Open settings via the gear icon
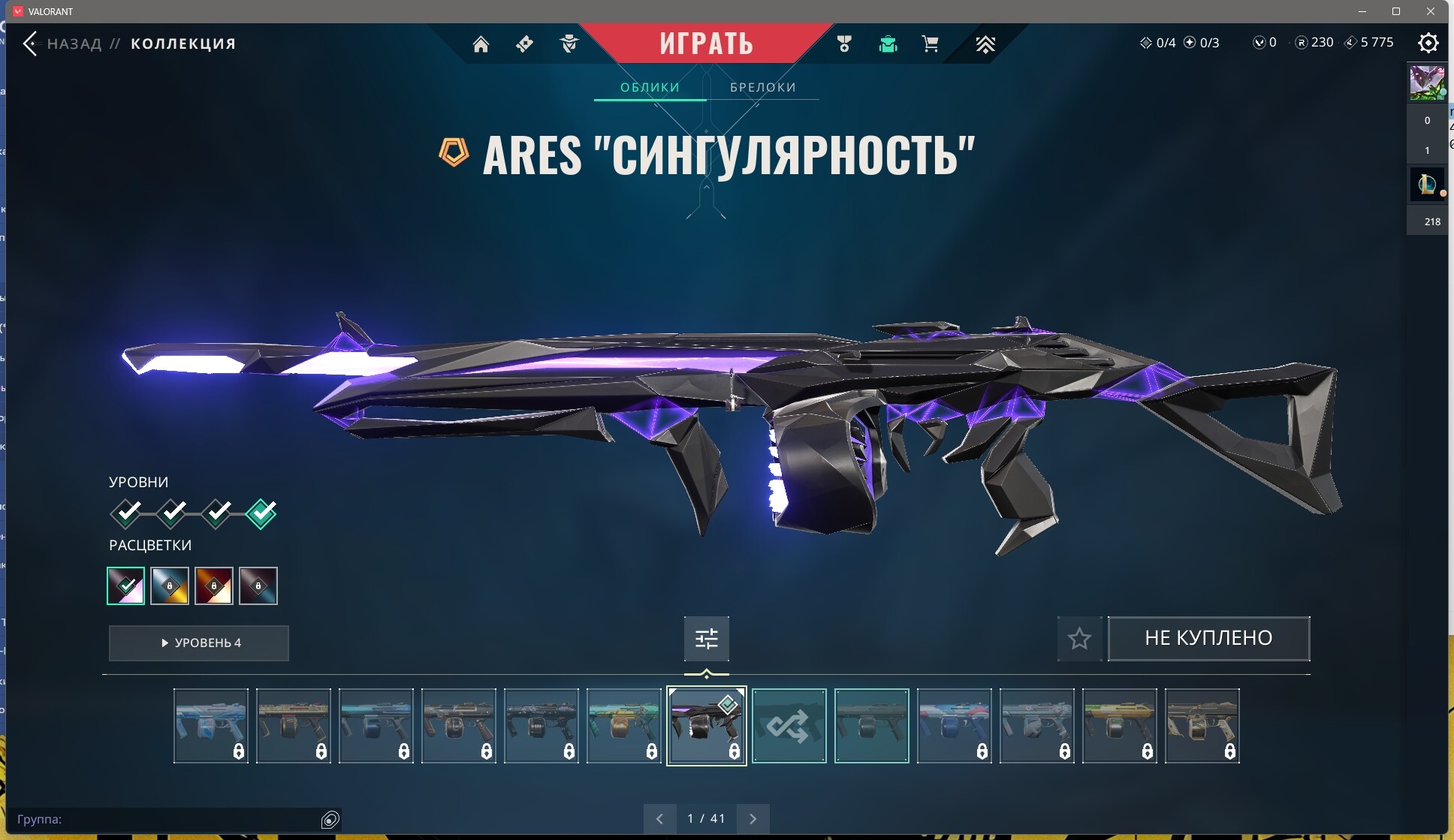The width and height of the screenshot is (1454, 840). coord(1428,43)
